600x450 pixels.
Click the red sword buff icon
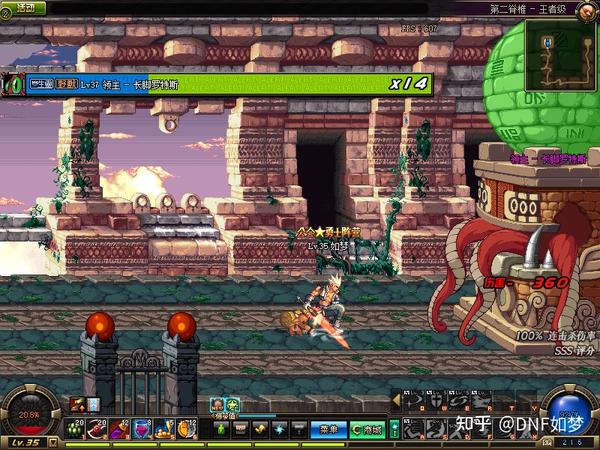click(x=78, y=404)
